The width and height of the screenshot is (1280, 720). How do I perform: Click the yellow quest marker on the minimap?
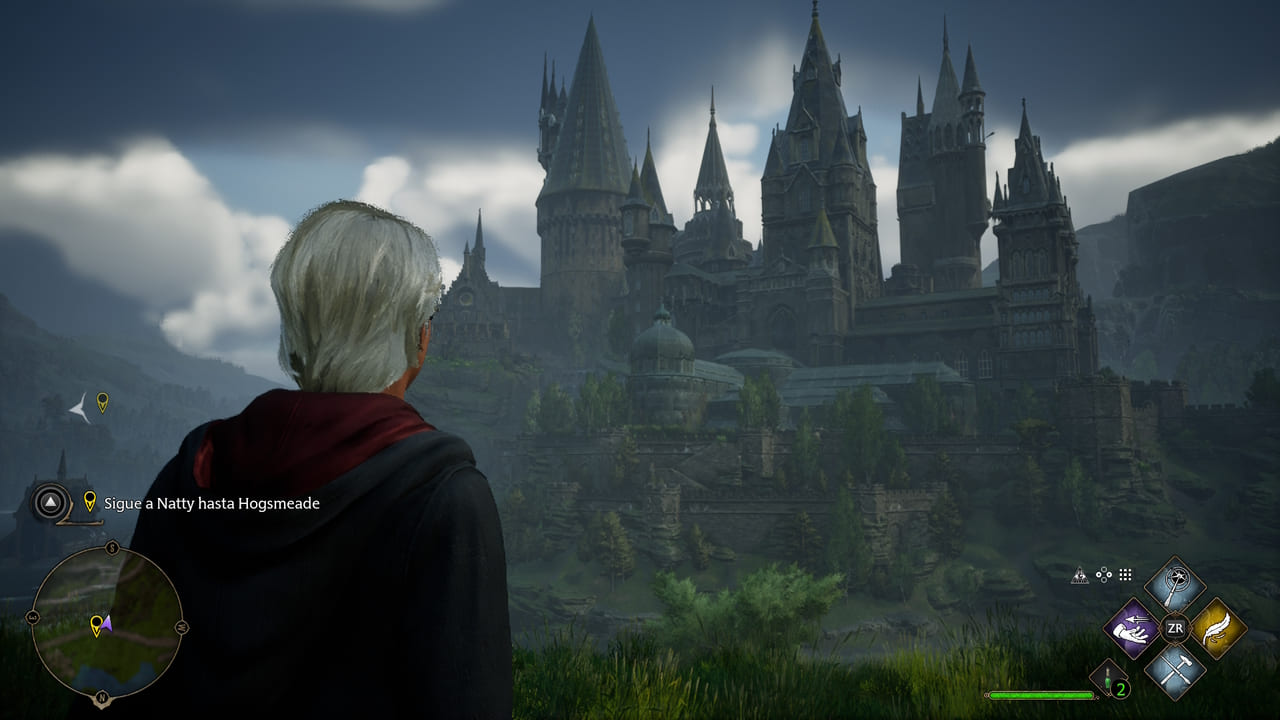click(96, 625)
